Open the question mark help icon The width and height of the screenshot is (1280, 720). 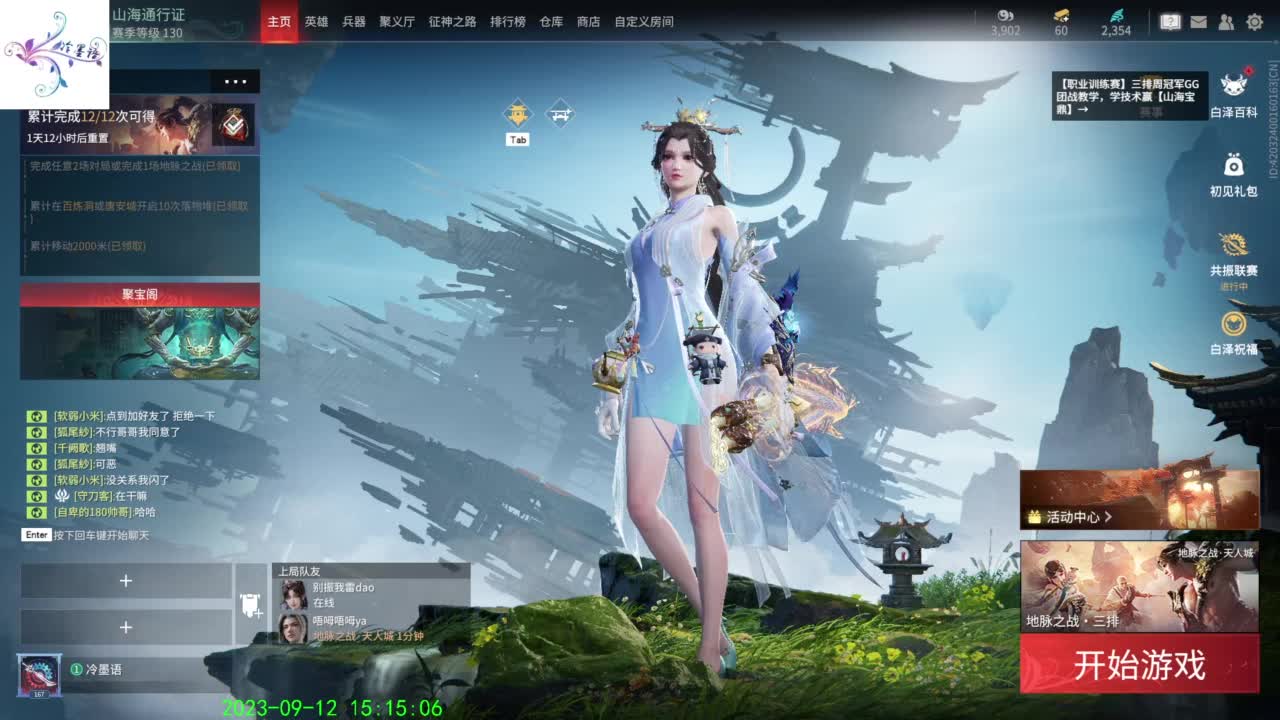point(1170,20)
